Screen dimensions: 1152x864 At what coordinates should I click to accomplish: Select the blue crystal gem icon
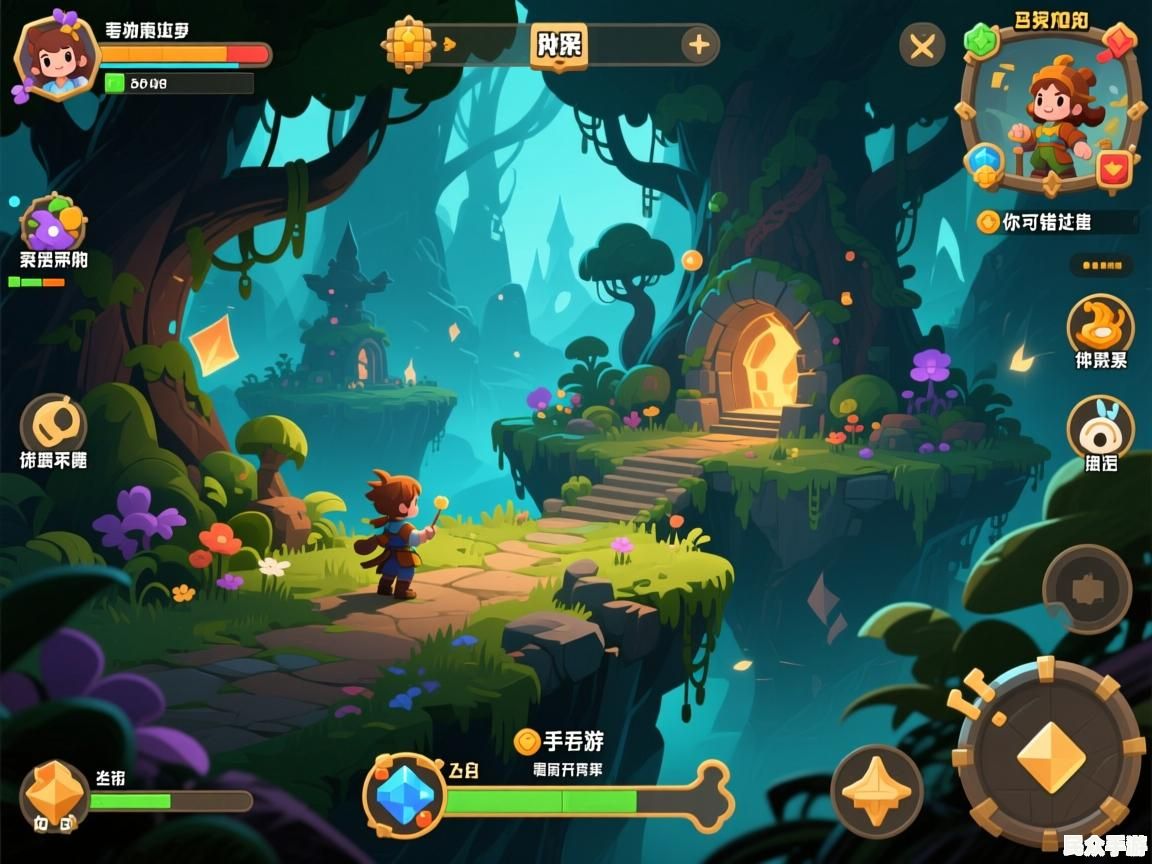pyautogui.click(x=405, y=796)
